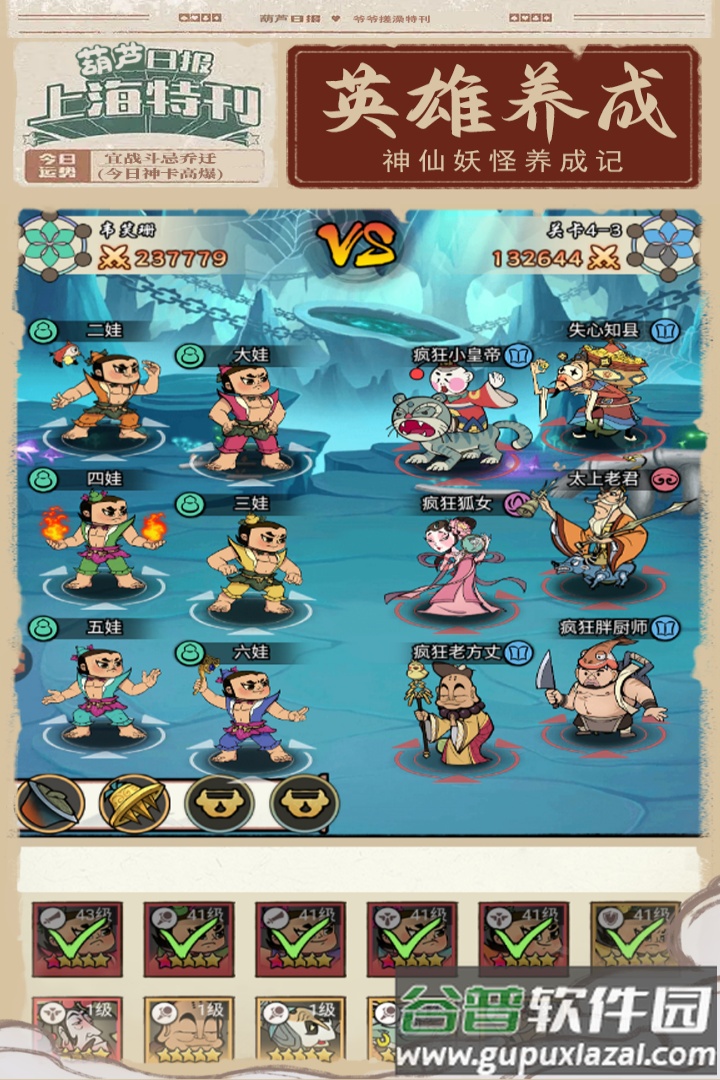Select the bald monk hero card
720x1080 pixels.
coord(189,1030)
